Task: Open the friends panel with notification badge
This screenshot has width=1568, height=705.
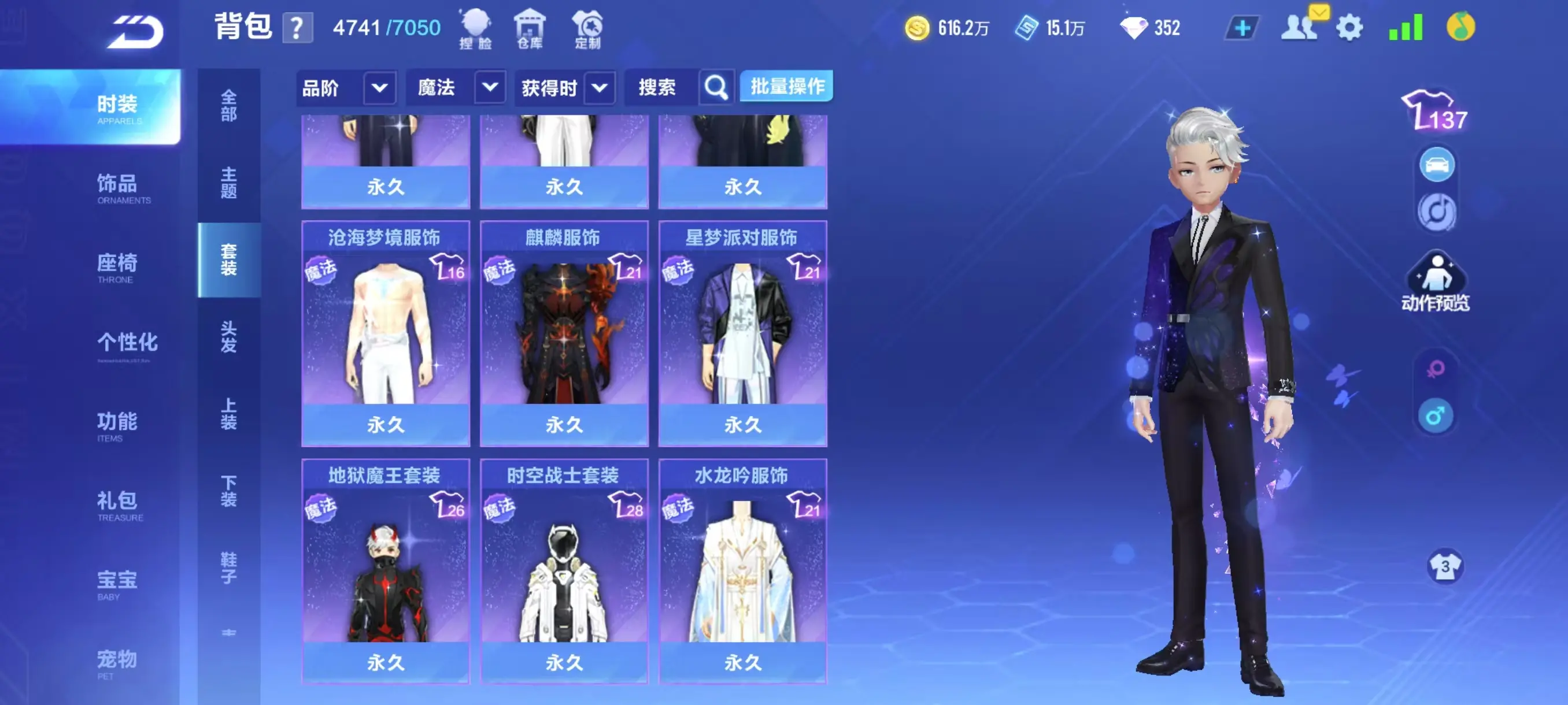Action: coord(1300,27)
